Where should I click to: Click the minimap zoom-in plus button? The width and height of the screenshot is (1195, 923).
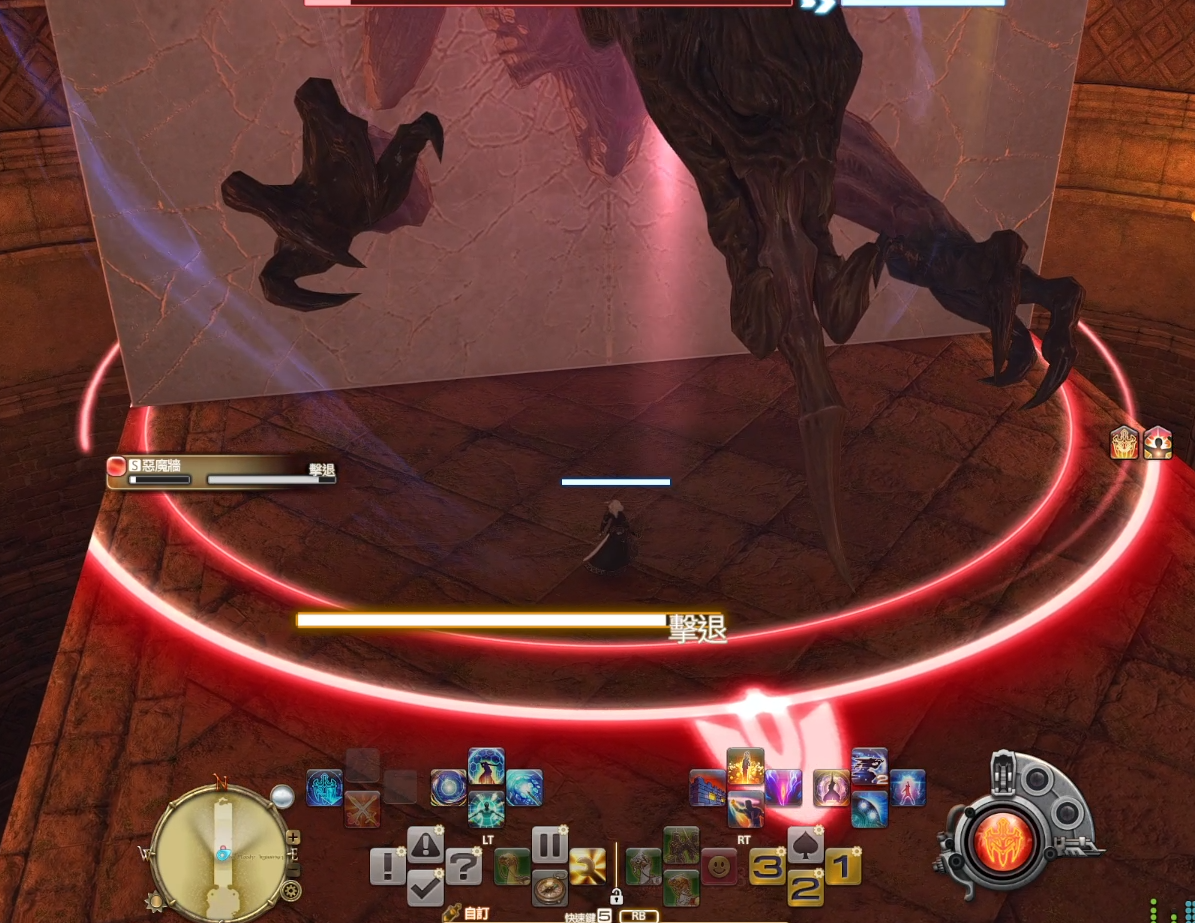tap(293, 837)
